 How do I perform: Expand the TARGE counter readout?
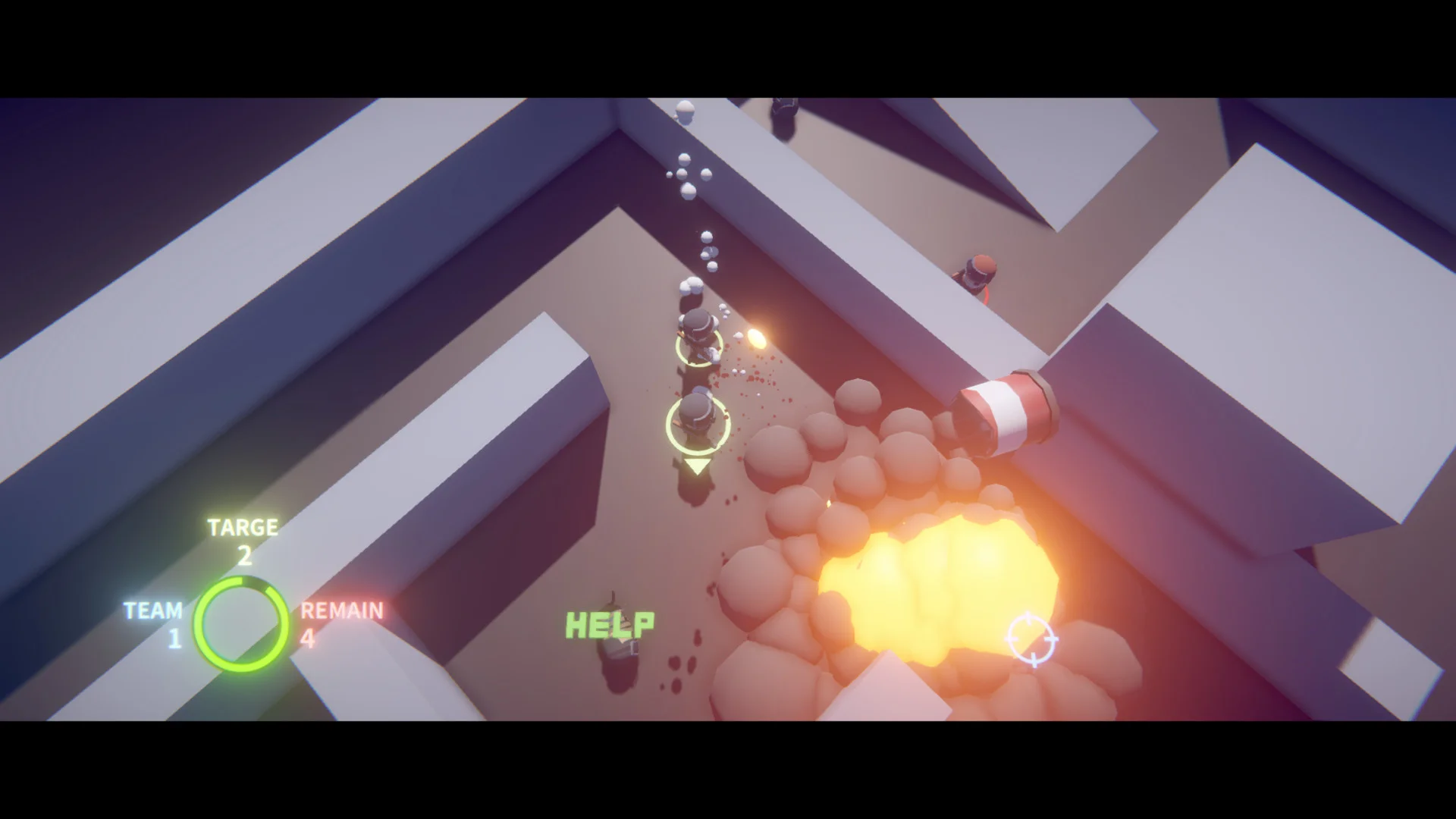pos(244,538)
